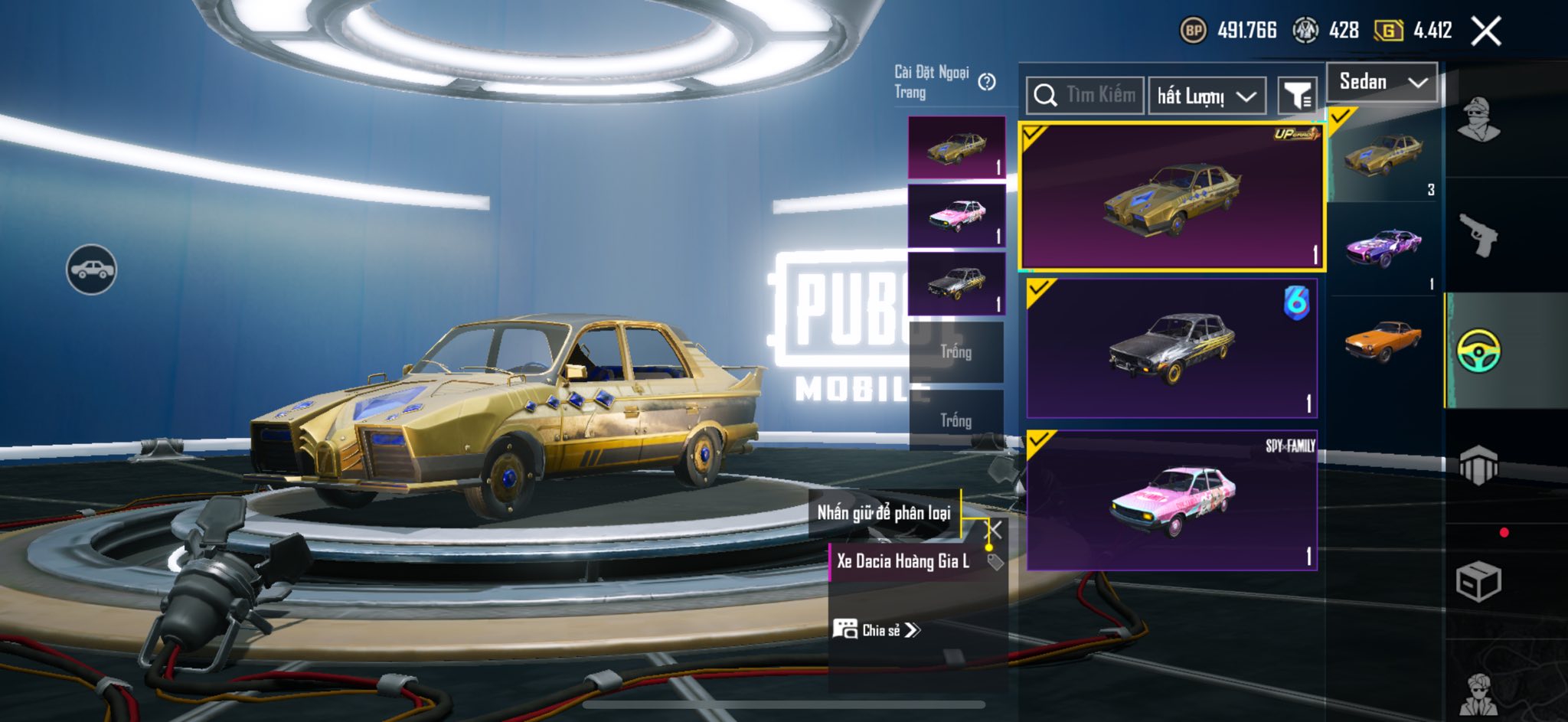
Task: Open the character outfit tab with cap
Action: coord(1478,120)
